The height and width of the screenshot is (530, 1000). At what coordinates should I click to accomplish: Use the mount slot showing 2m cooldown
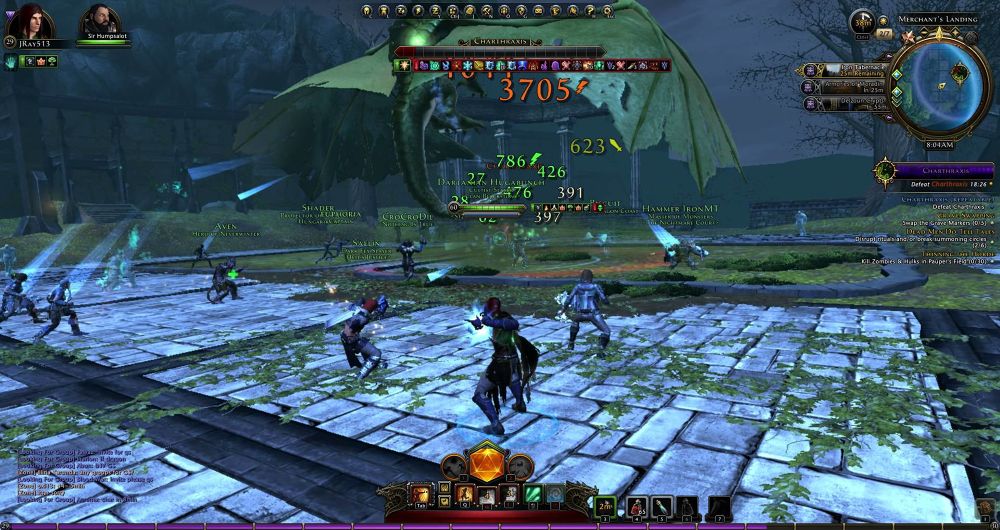pyautogui.click(x=604, y=505)
